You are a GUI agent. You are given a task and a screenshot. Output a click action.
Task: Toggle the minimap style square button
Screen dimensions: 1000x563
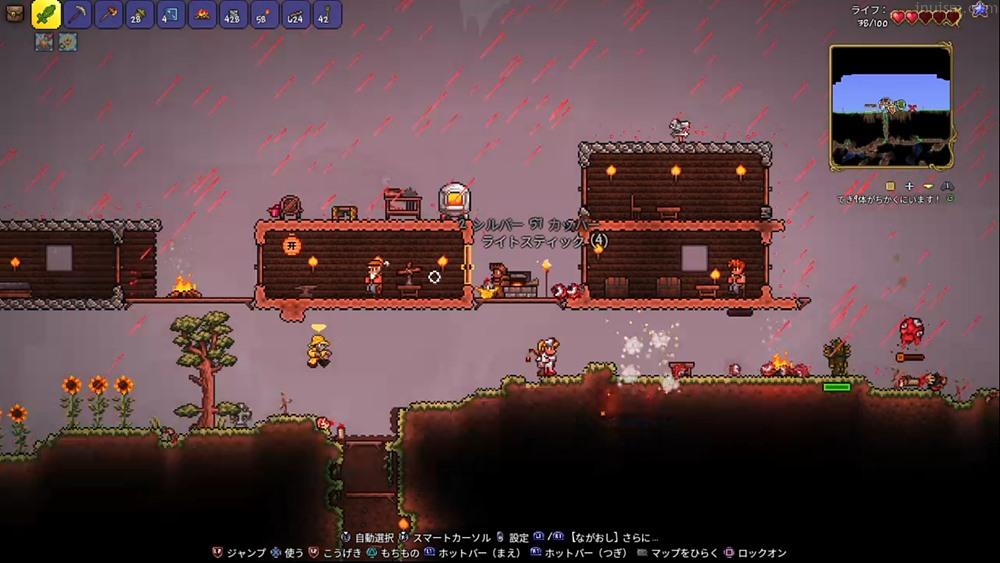point(890,186)
